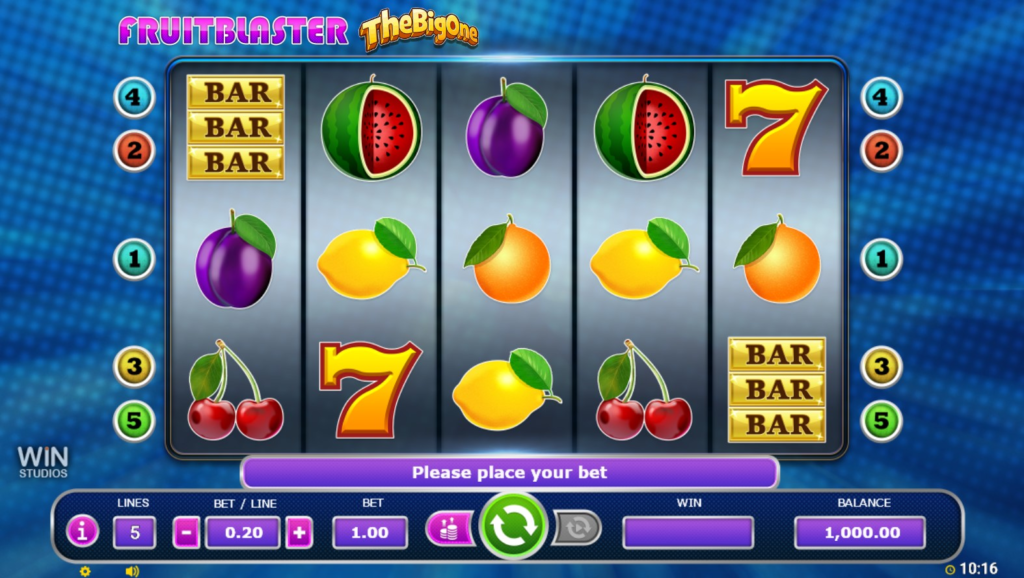Image resolution: width=1024 pixels, height=578 pixels.
Task: Open settings via the gear icon
Action: (85, 571)
